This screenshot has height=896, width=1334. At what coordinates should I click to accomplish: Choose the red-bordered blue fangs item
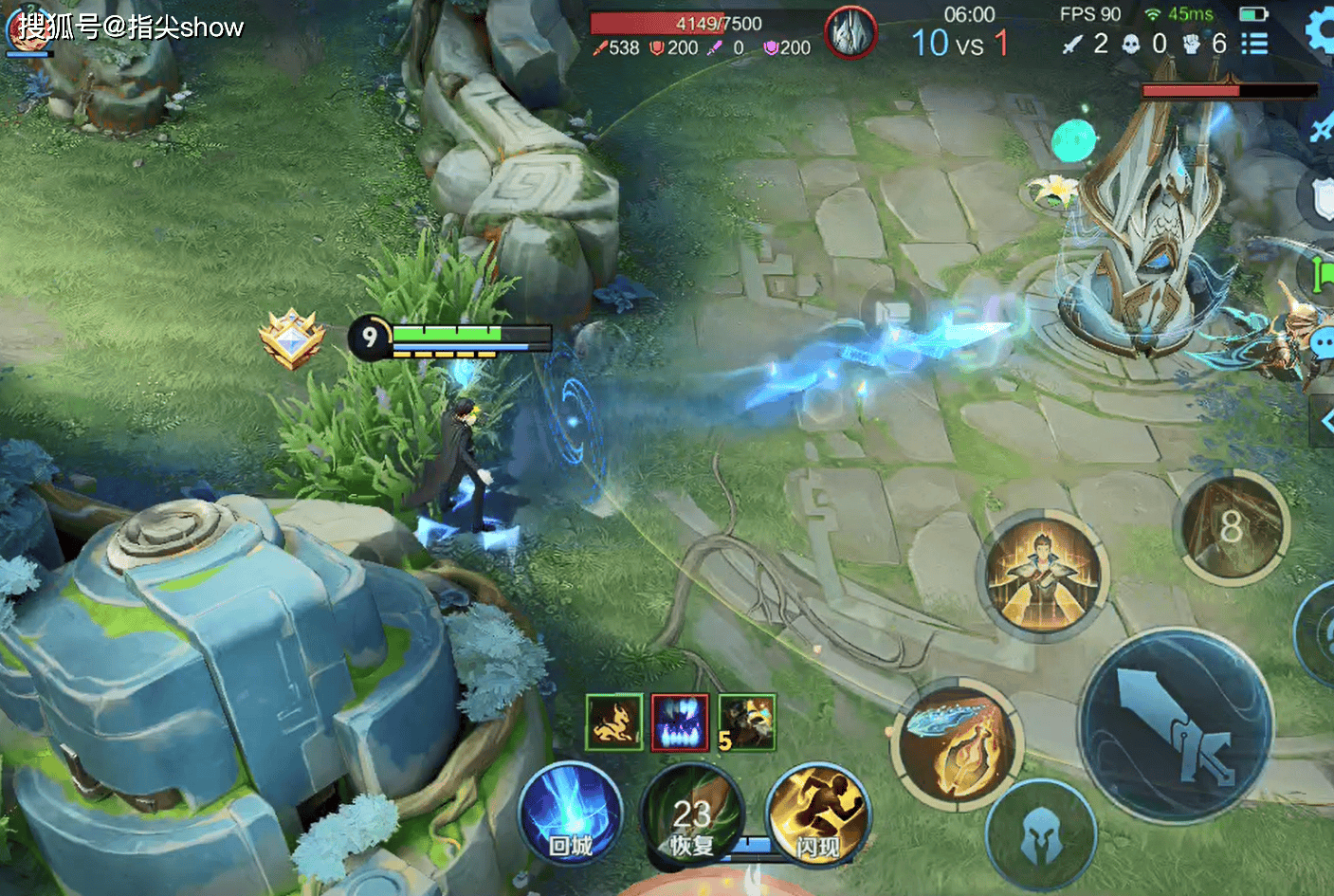pyautogui.click(x=679, y=722)
